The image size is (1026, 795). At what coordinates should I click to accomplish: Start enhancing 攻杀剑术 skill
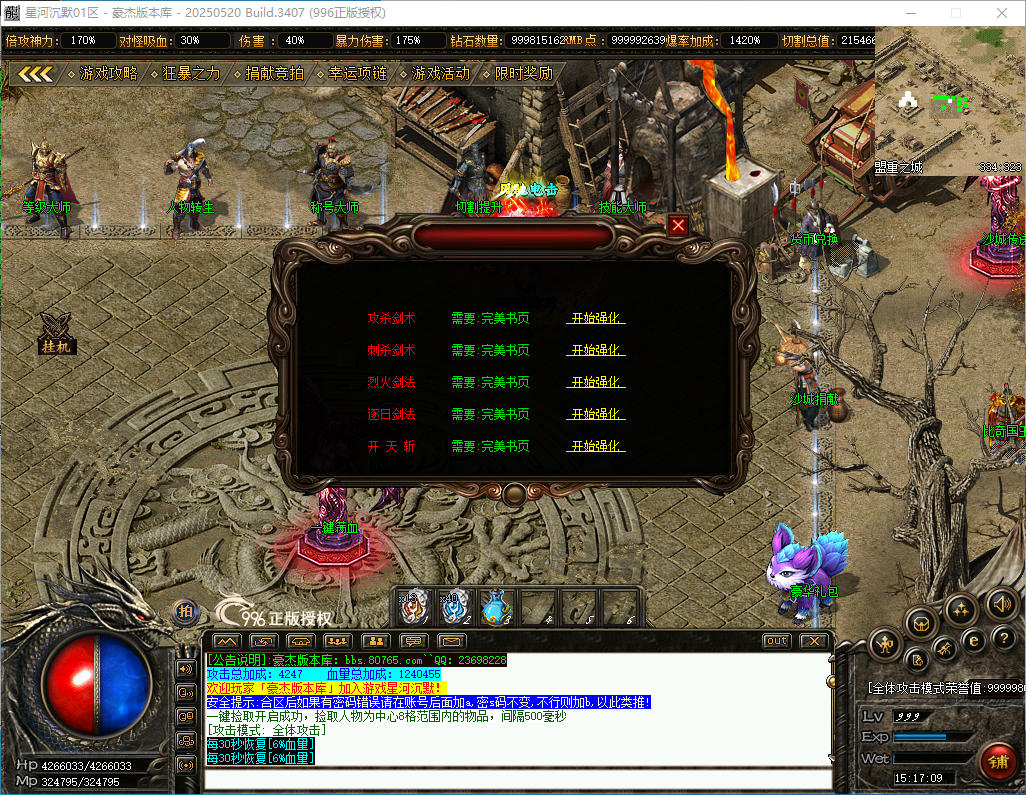tap(595, 318)
